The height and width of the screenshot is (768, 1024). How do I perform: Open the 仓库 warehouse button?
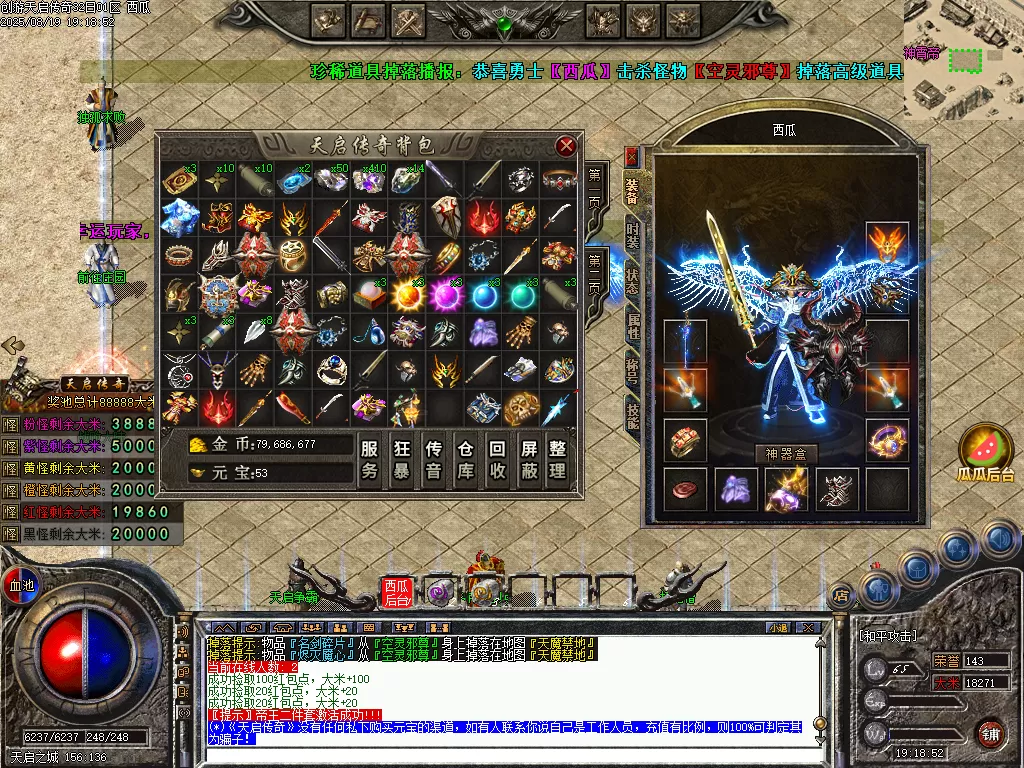465,459
